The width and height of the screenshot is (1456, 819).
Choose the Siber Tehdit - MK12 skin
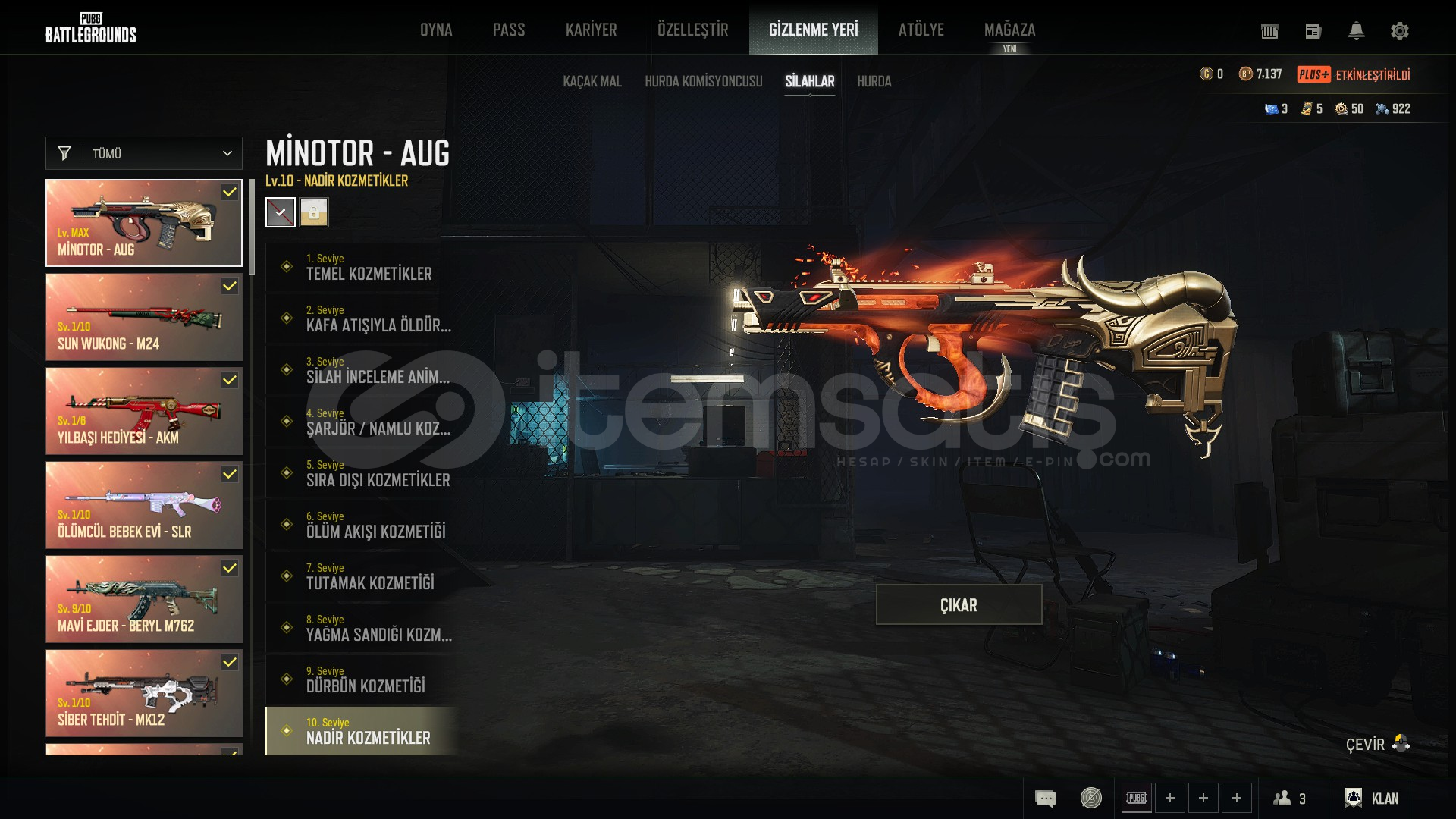(x=144, y=693)
